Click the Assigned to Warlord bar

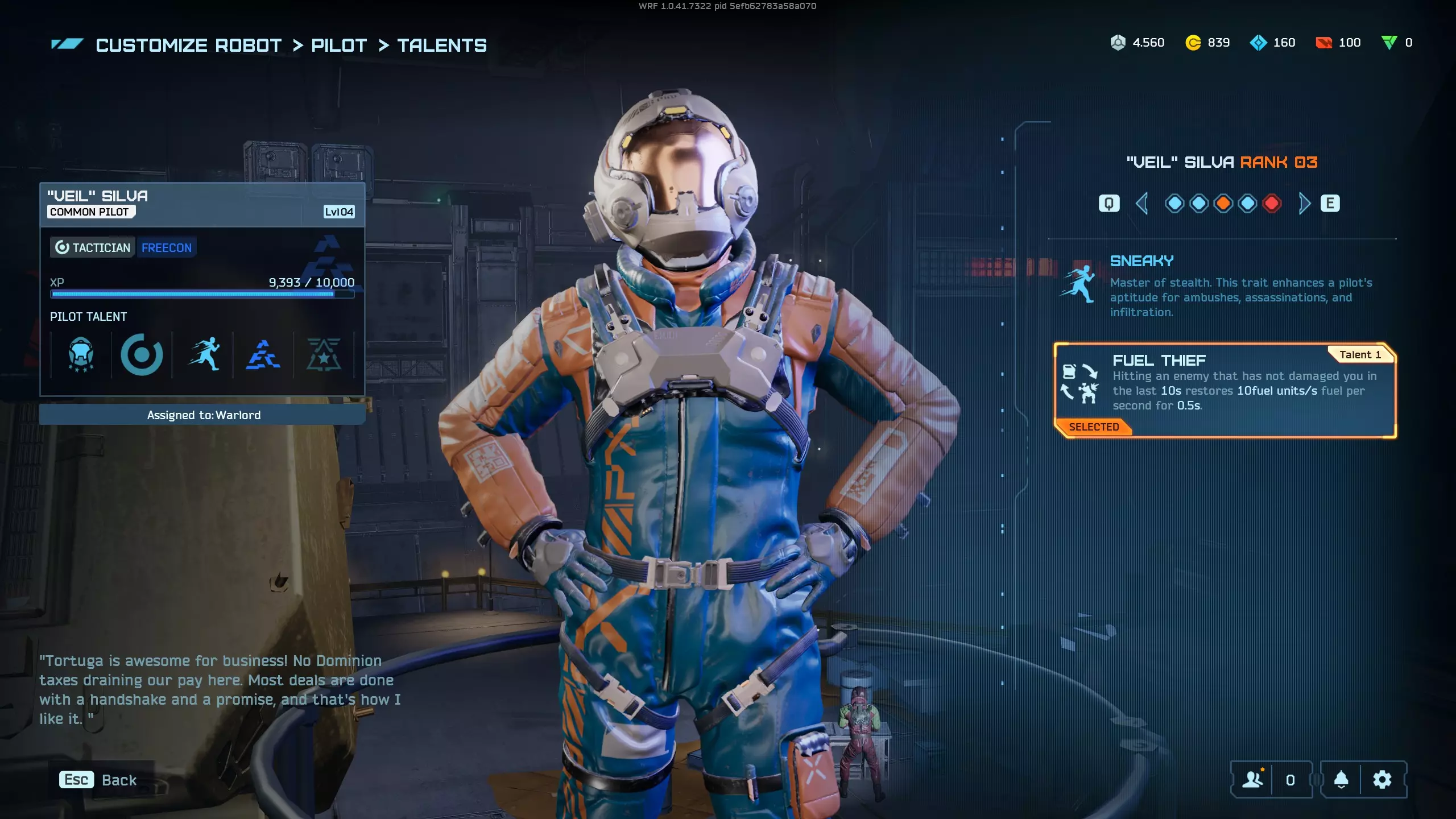pos(202,415)
